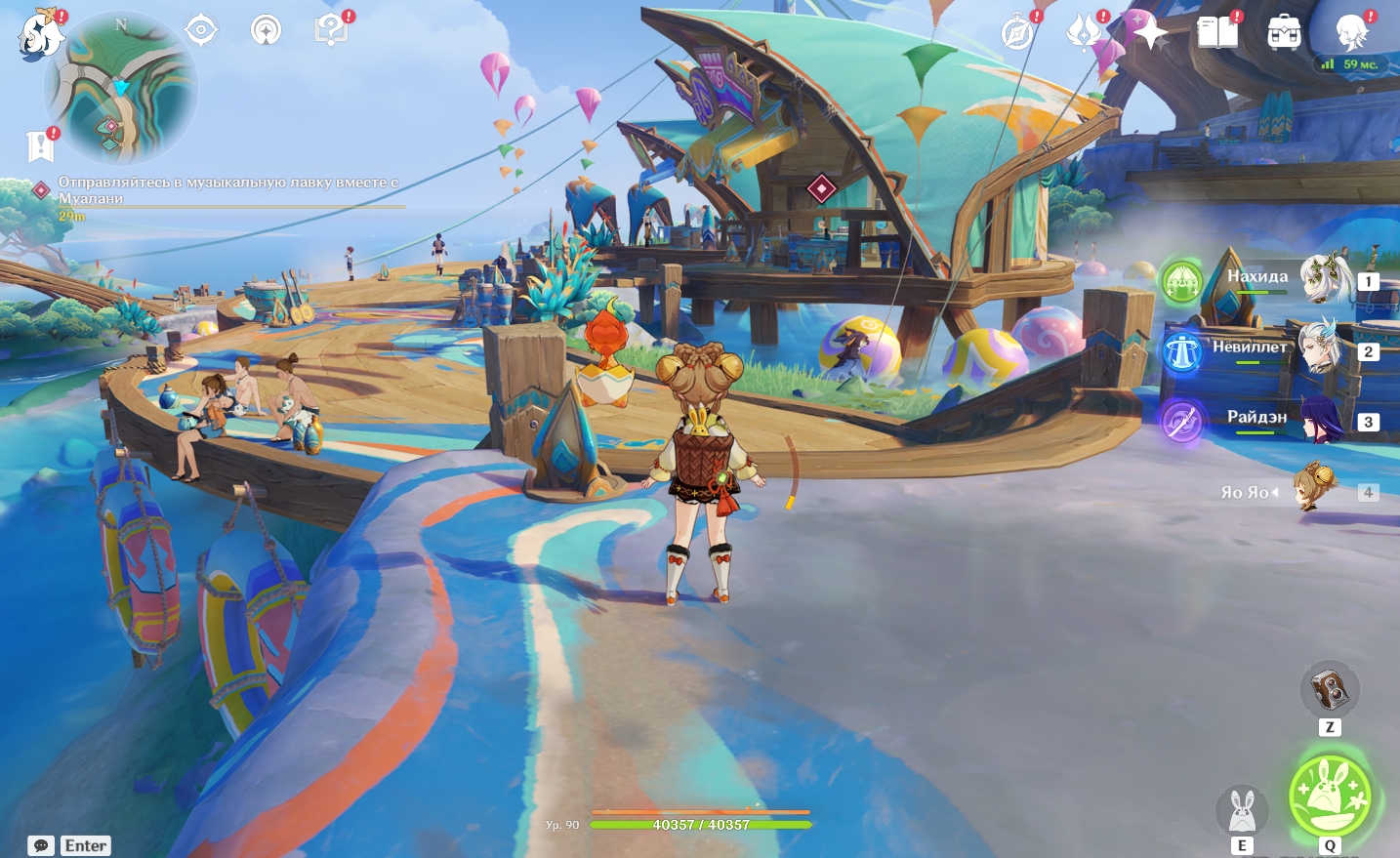Open the Wish four-pointed star icon
The width and height of the screenshot is (1400, 858).
pos(1150,33)
